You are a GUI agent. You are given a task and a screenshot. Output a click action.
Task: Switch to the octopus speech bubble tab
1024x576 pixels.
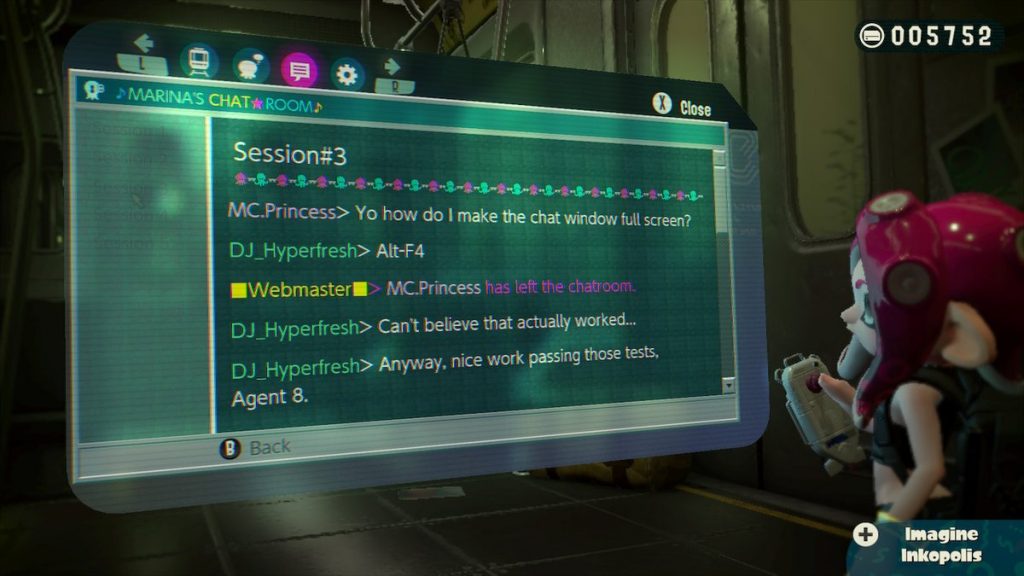click(x=250, y=66)
